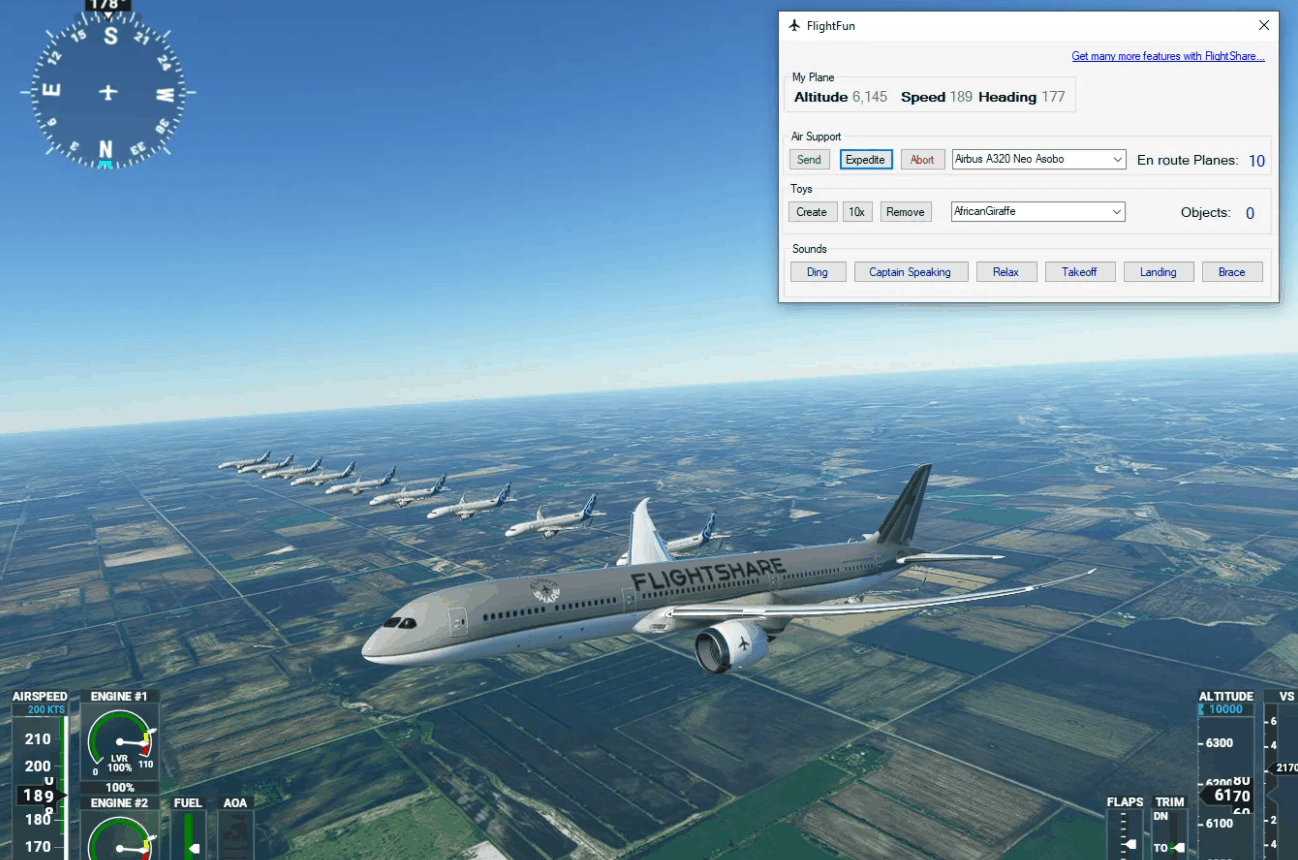Send air support planes
This screenshot has height=860, width=1298.
[x=809, y=160]
